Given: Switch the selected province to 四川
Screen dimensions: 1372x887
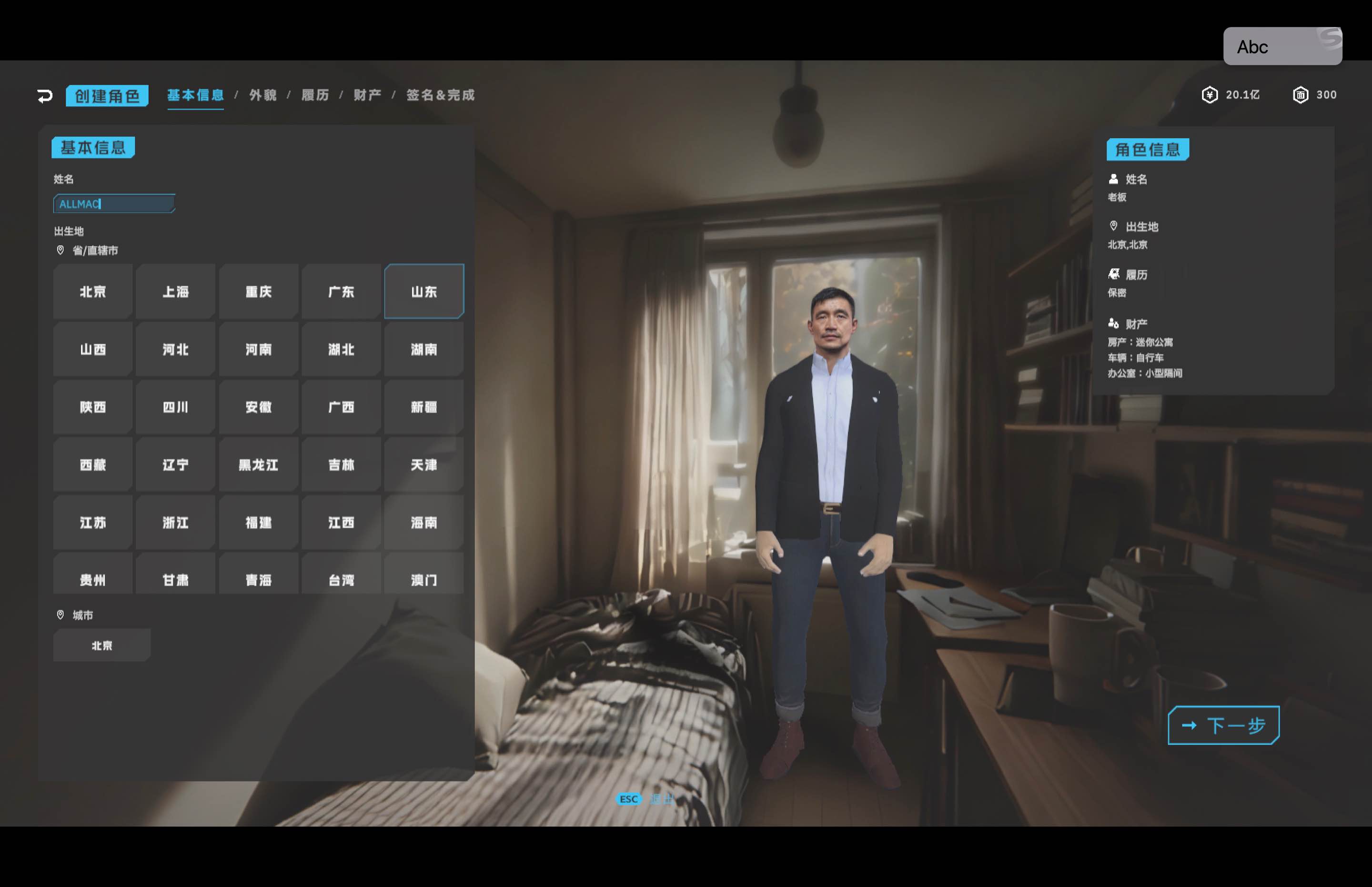Looking at the screenshot, I should [175, 407].
